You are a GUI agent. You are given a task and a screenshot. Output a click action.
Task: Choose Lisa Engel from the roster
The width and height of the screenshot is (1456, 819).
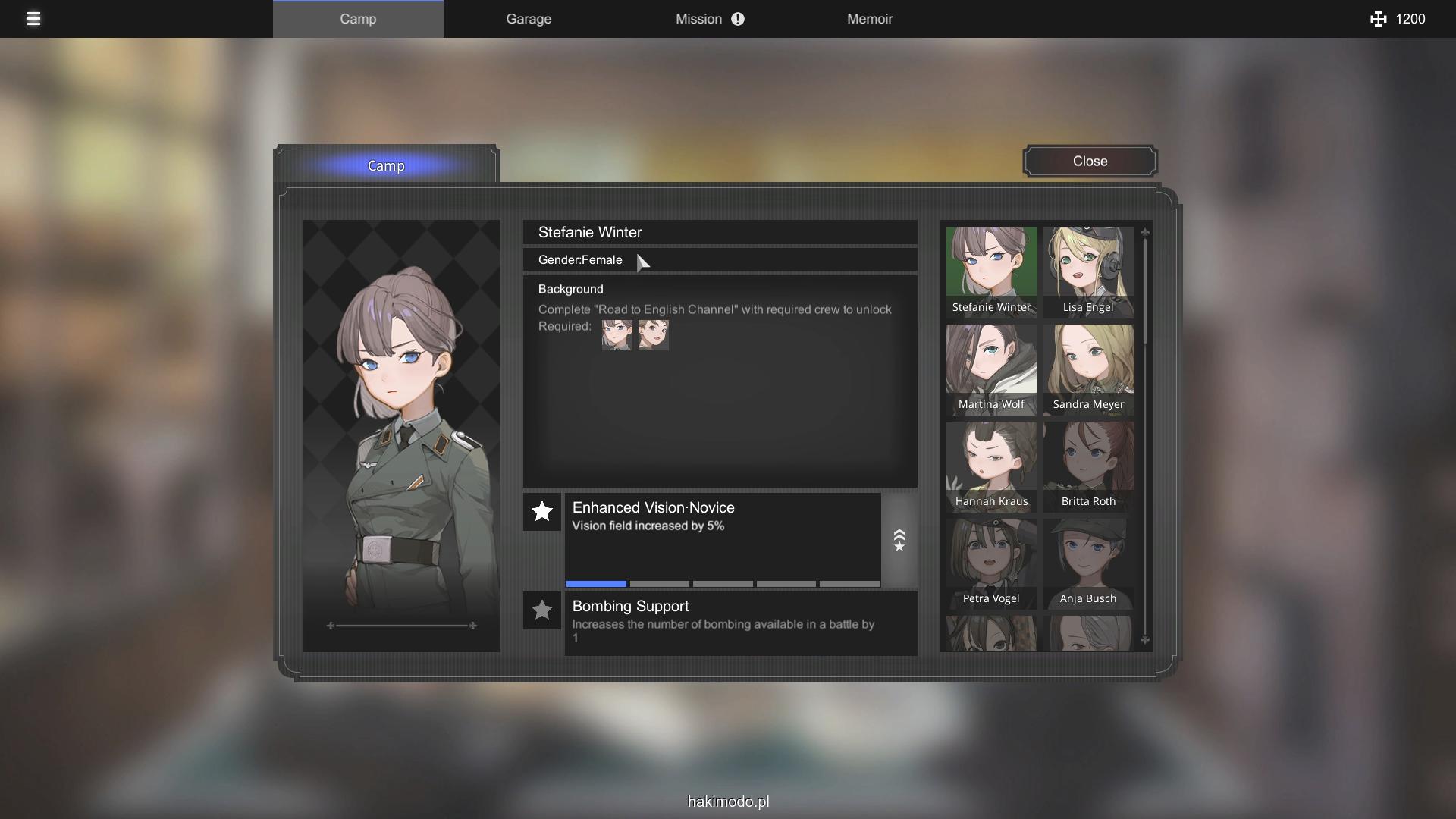coord(1088,271)
